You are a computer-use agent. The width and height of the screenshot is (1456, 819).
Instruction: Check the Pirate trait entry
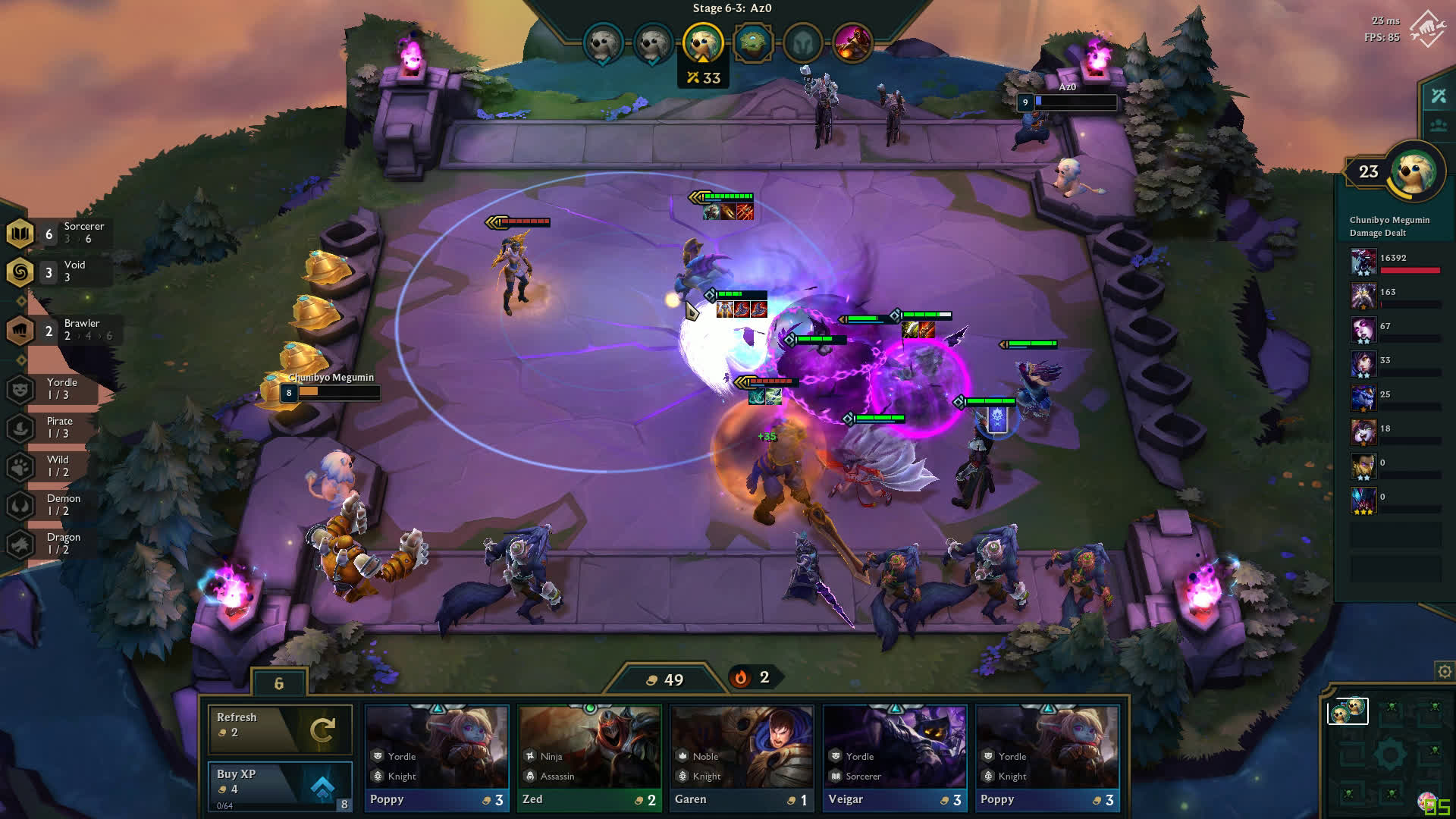(53, 427)
